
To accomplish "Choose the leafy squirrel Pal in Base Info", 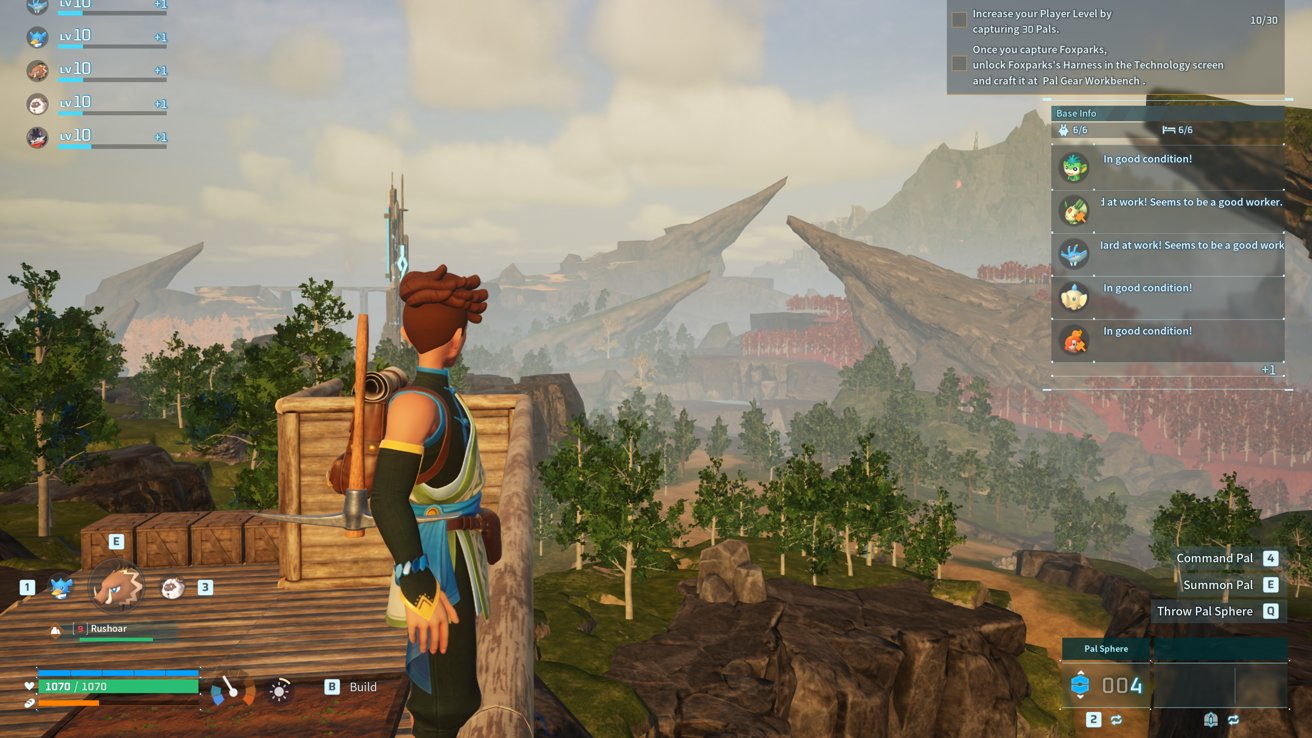I will [x=1074, y=210].
